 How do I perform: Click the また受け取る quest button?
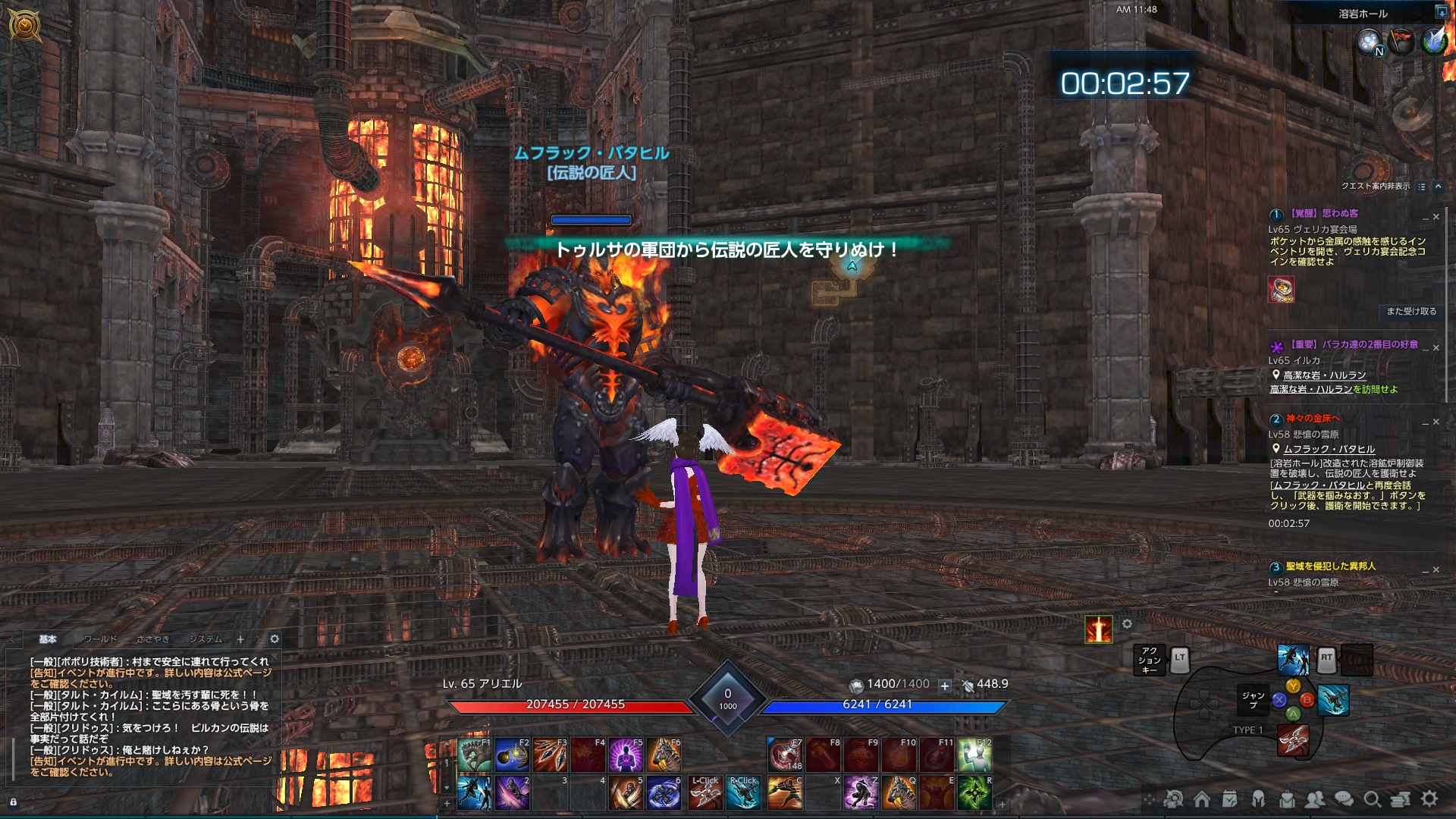coord(1412,311)
